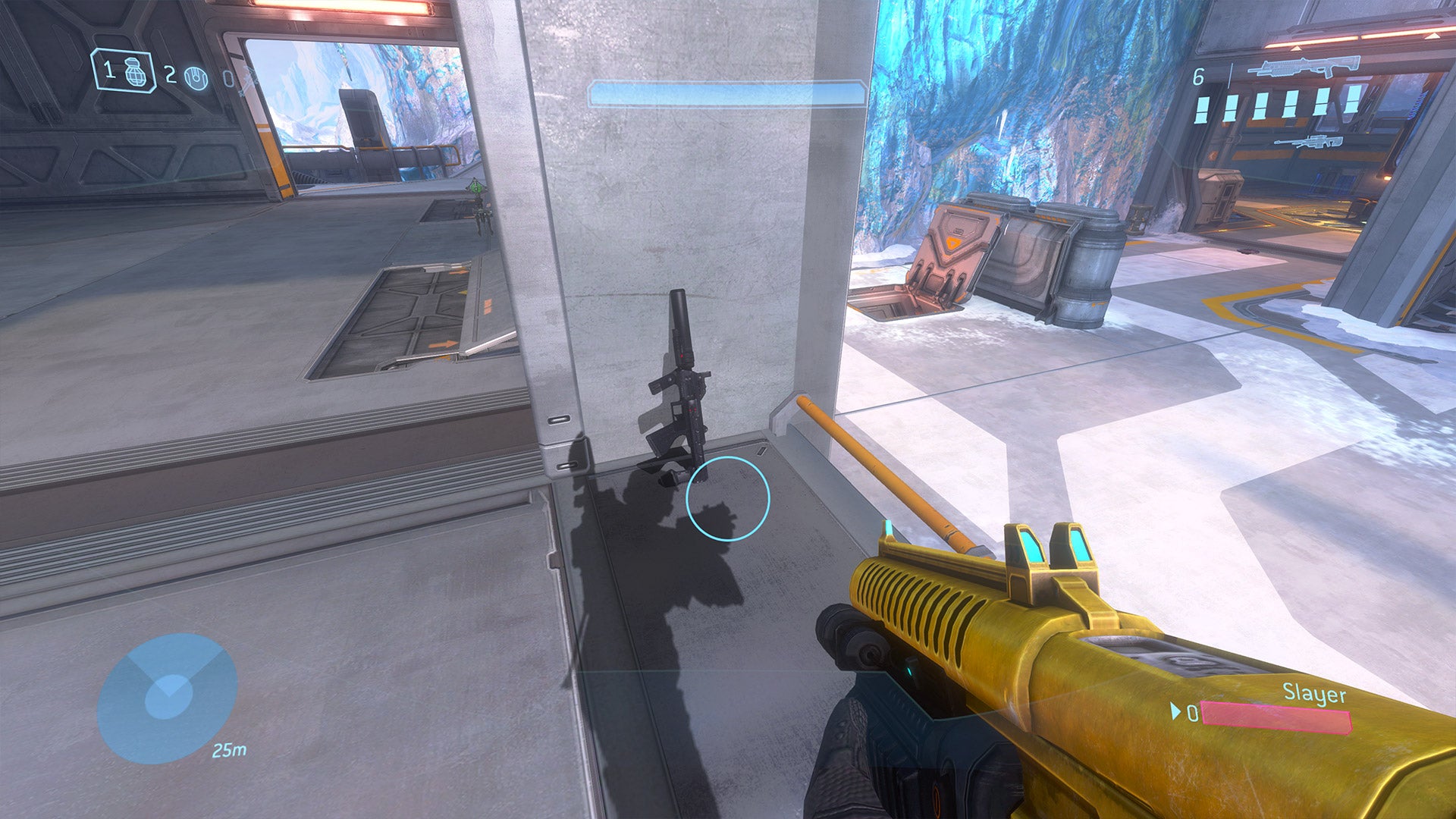
Task: Click the sniper rifle icon below the ammo display
Action: tap(1309, 142)
